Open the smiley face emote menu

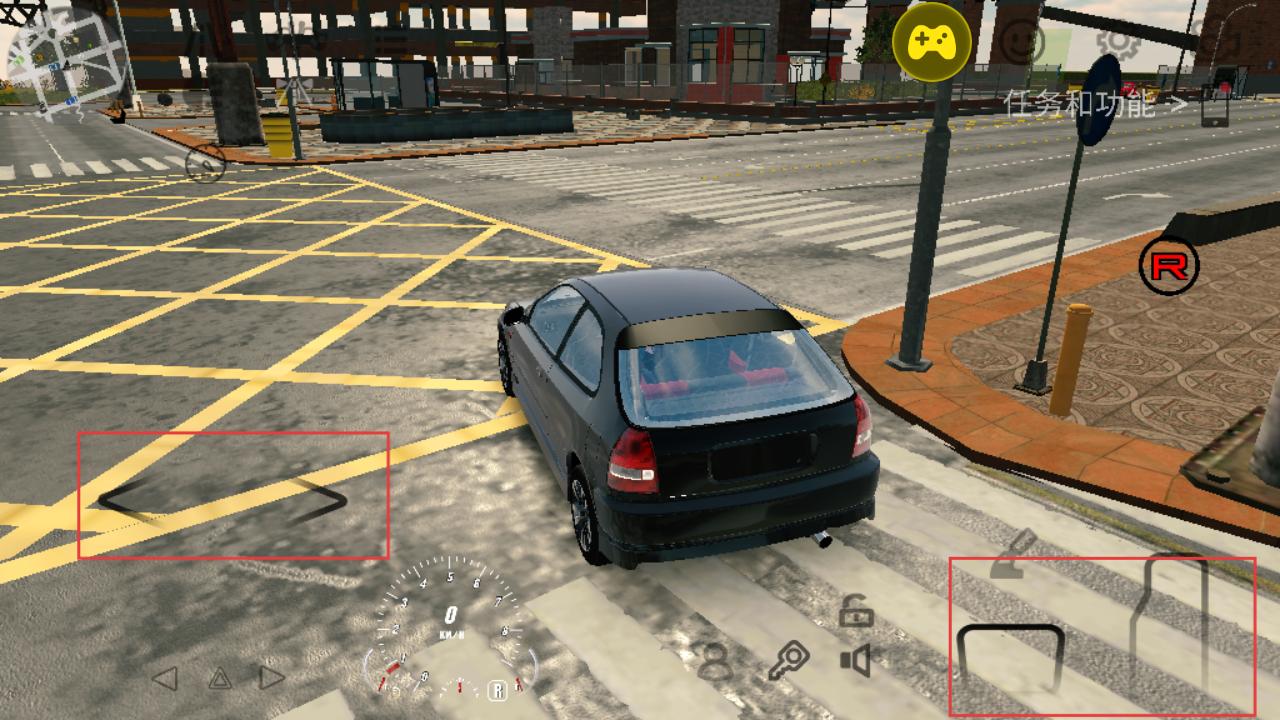point(1023,42)
